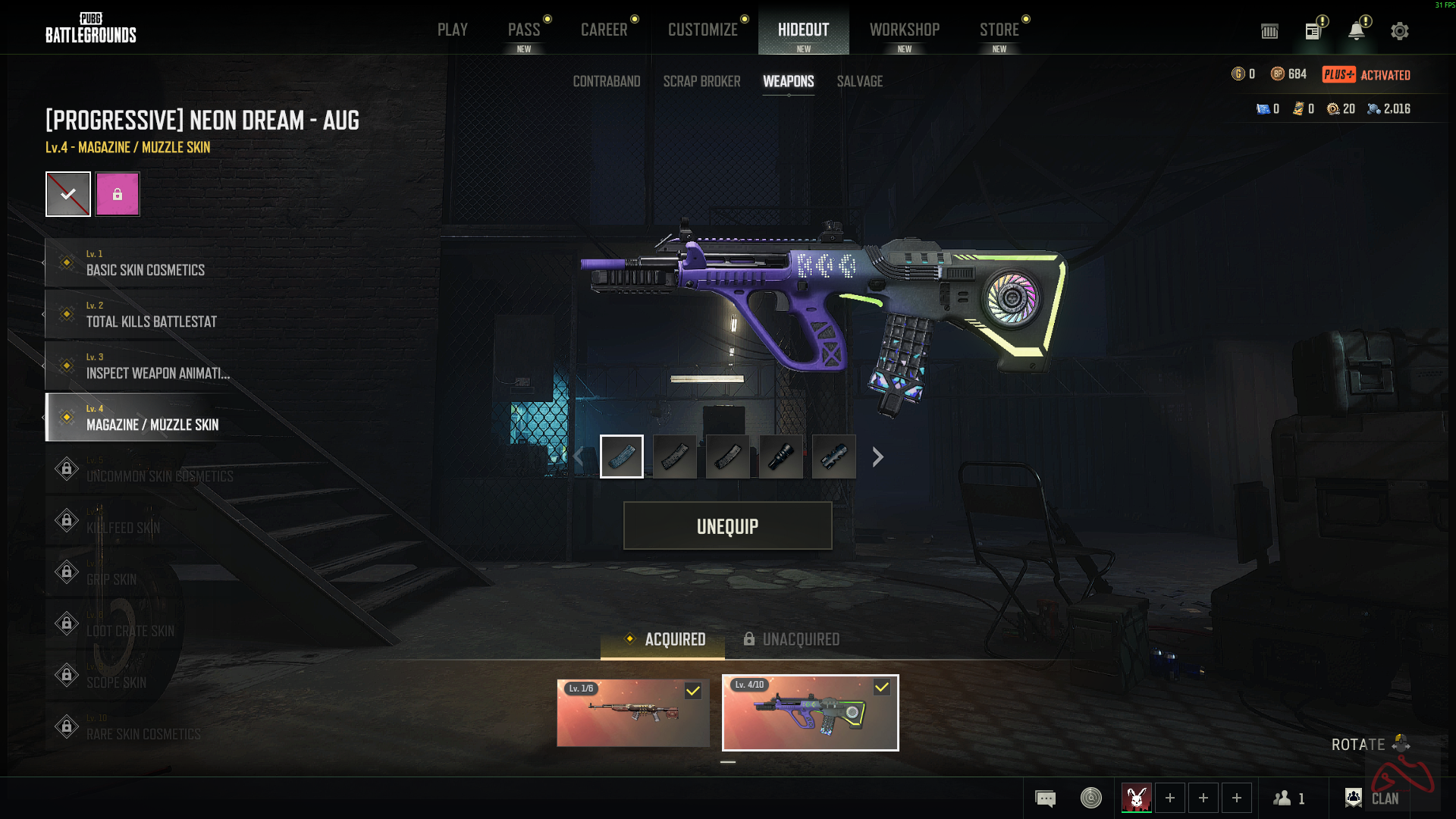Open the settings gear icon
Viewport: 1456px width, 819px height.
click(1399, 31)
